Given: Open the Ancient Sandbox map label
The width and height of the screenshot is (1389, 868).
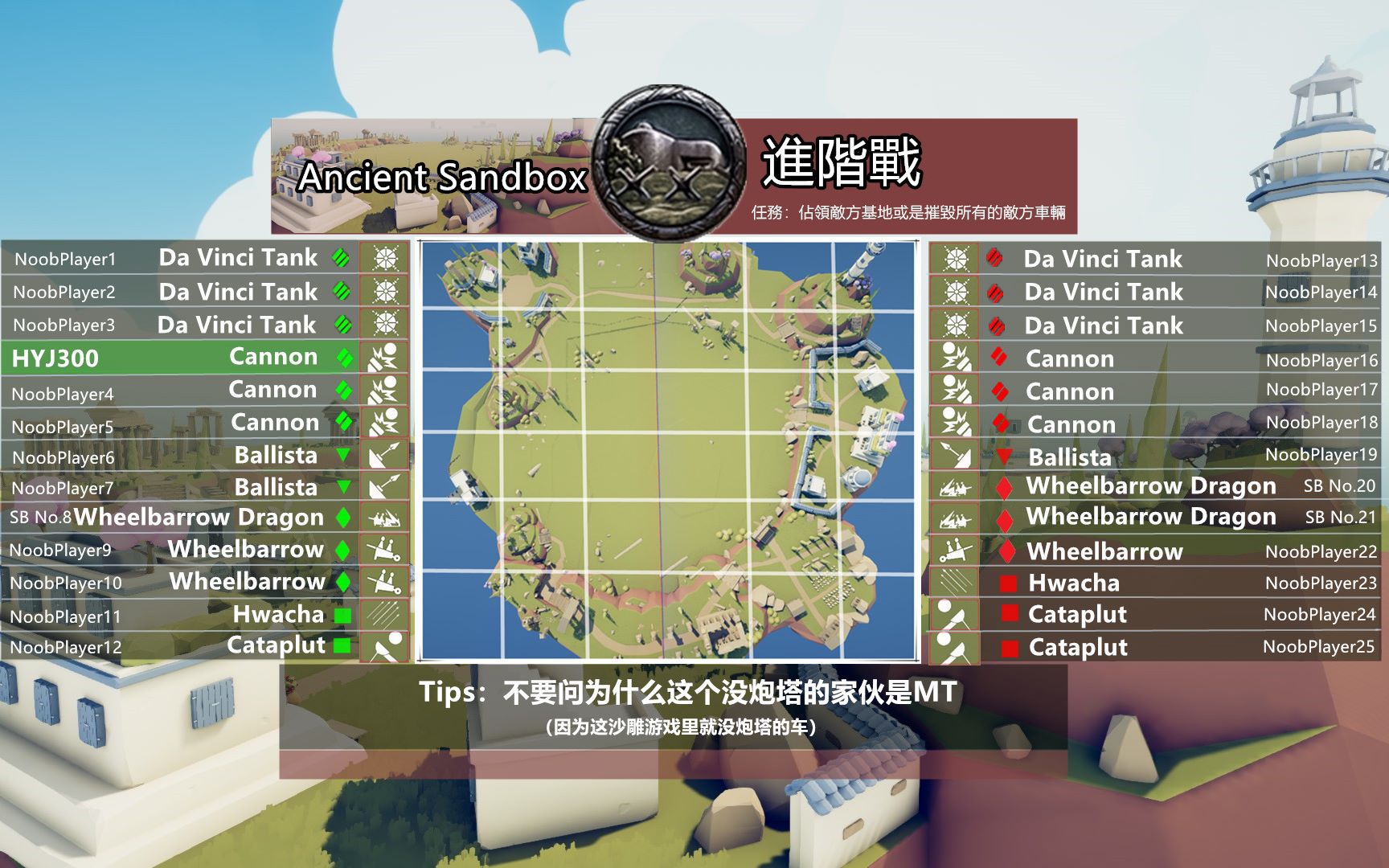Looking at the screenshot, I should click(x=443, y=178).
